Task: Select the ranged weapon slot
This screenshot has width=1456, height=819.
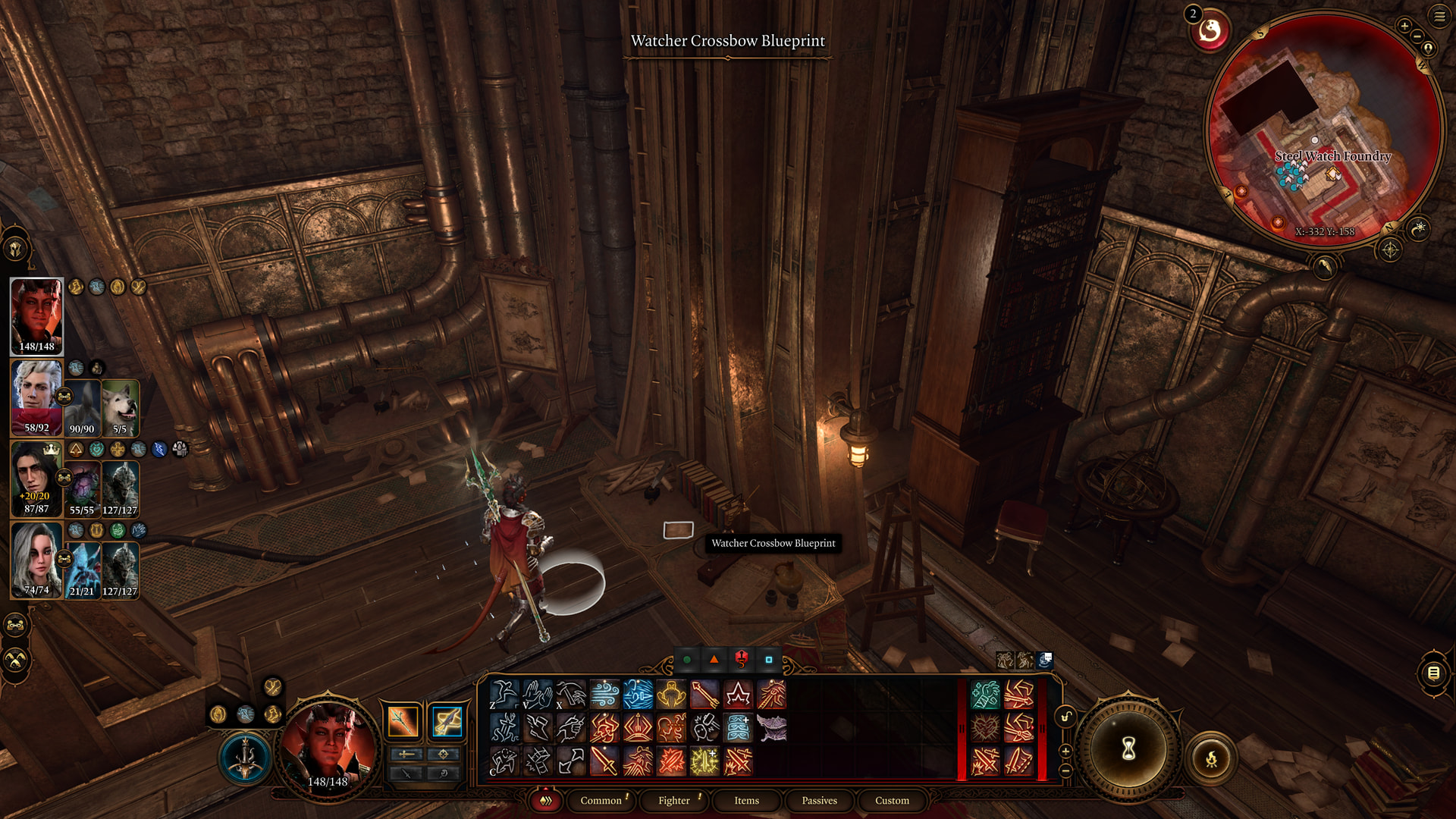Action: click(x=447, y=721)
